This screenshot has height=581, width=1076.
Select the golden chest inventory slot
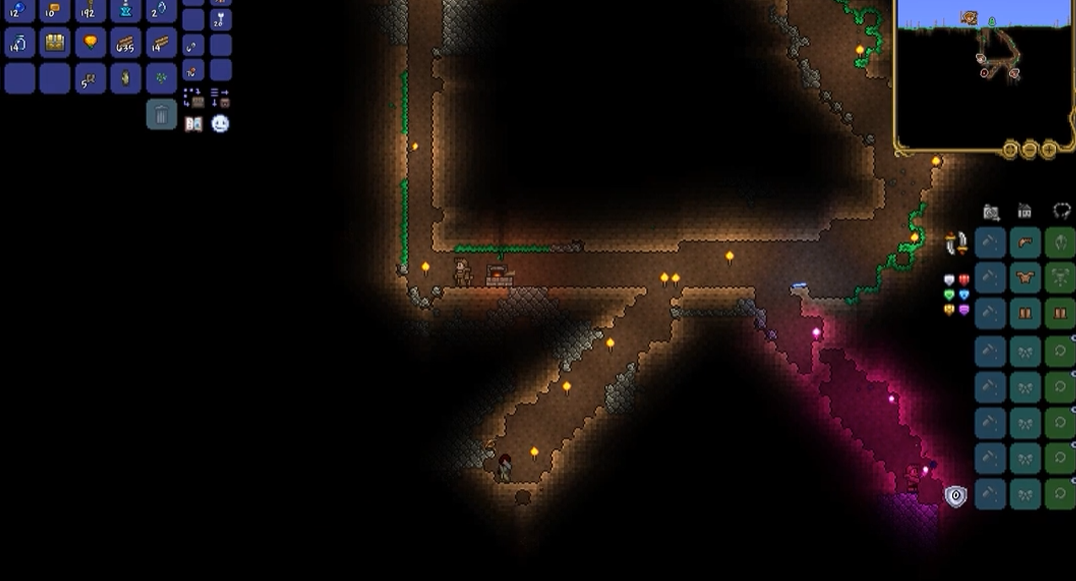55,43
